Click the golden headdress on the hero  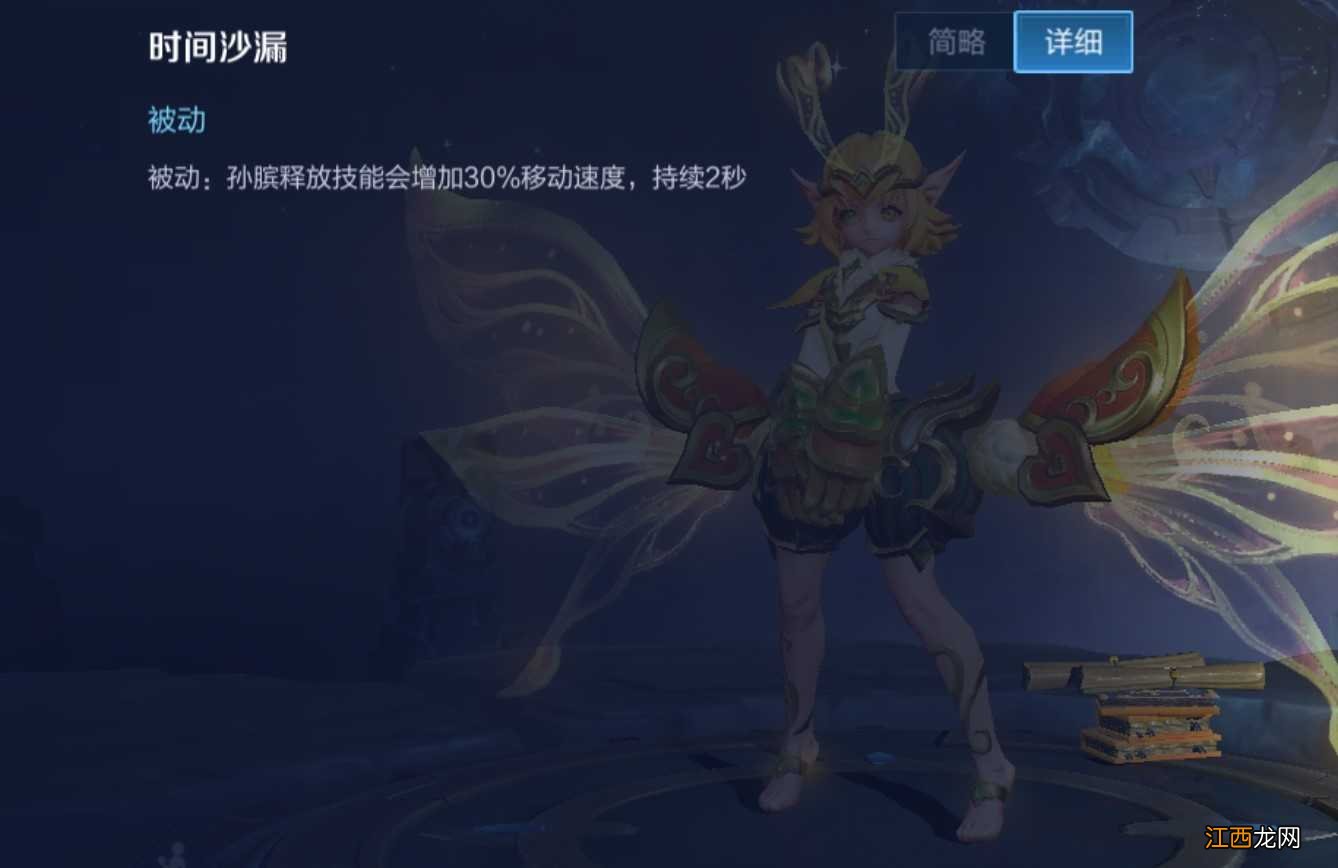tap(875, 170)
